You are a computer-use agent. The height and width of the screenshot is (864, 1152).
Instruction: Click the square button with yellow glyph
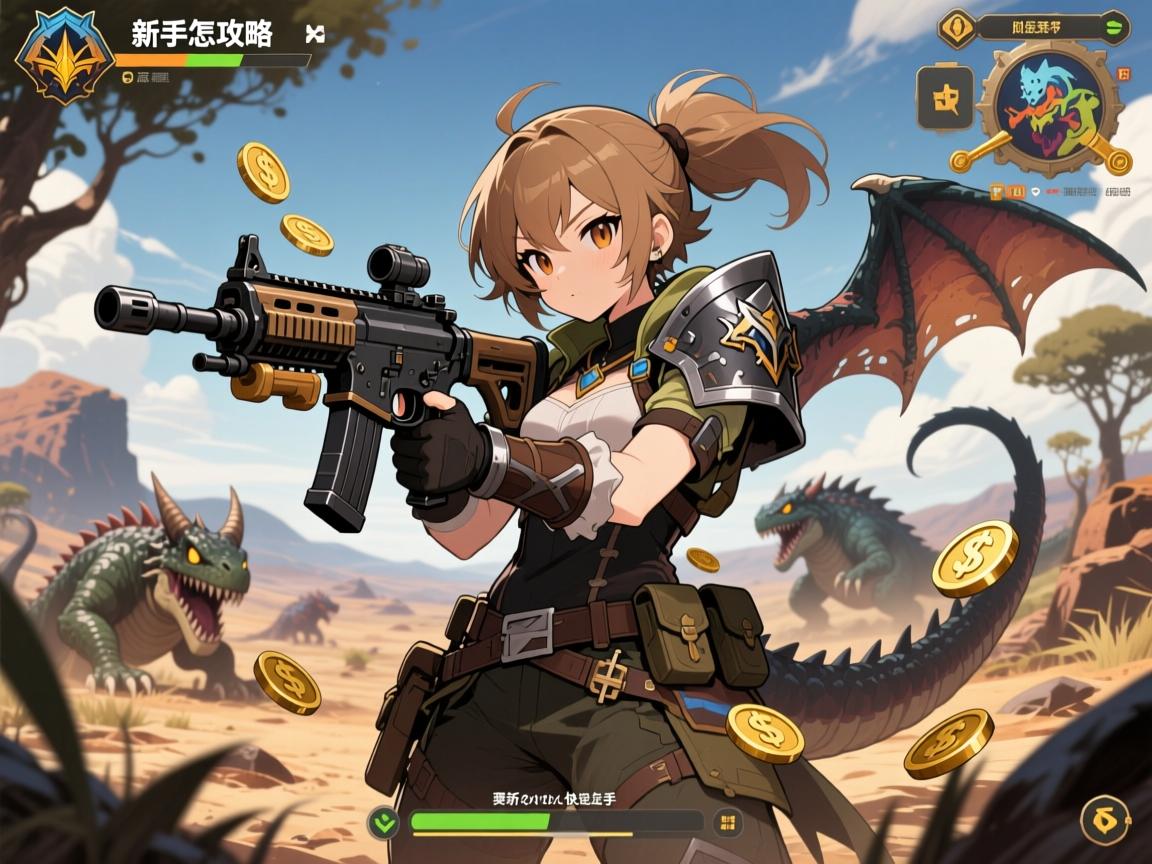[945, 98]
